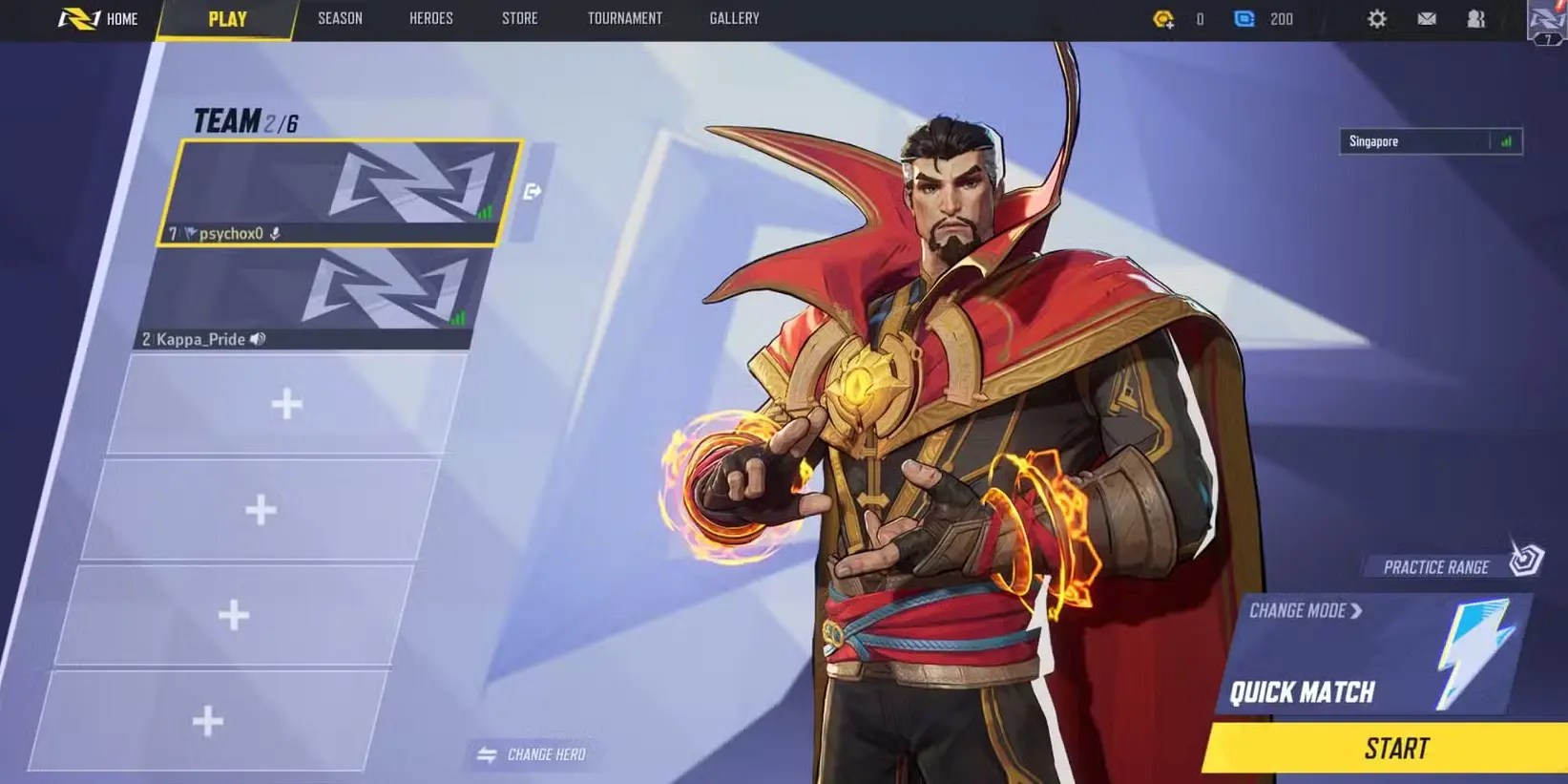Select the Play tab

(227, 19)
